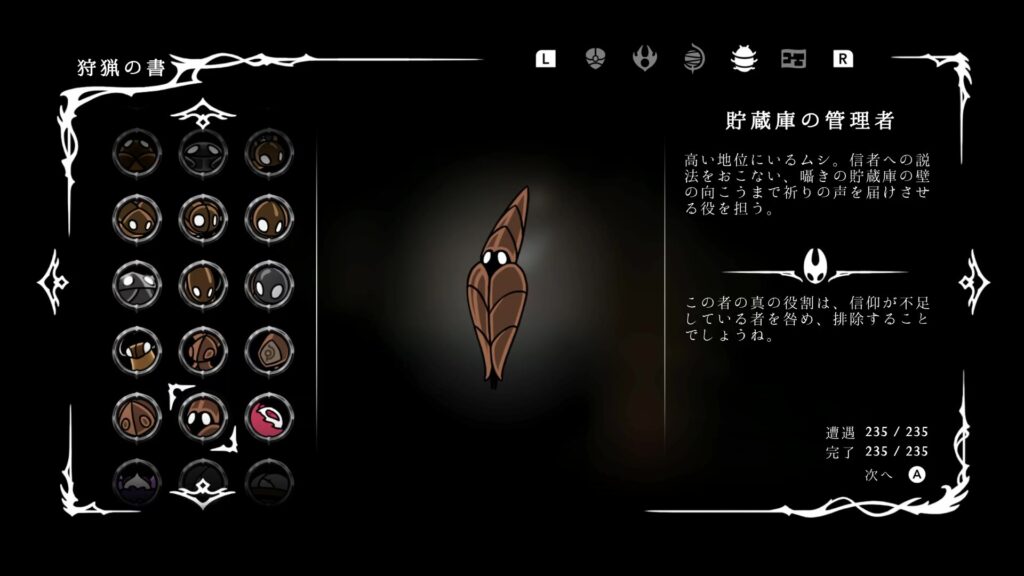This screenshot has width=1024, height=576.
Task: Choose the spiral shell journal entry
Action: 267,349
